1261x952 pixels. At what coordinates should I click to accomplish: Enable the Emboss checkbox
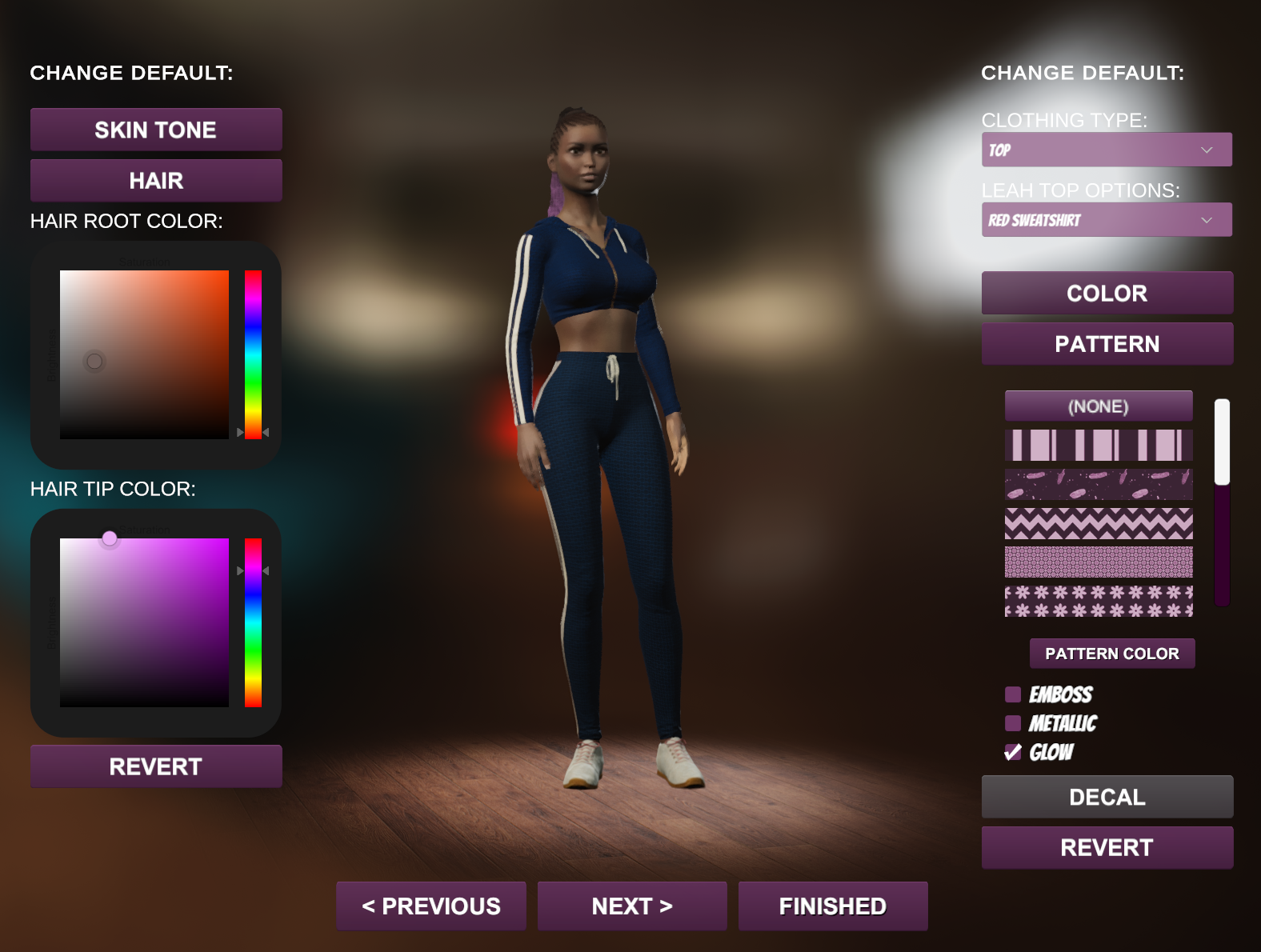point(1013,694)
